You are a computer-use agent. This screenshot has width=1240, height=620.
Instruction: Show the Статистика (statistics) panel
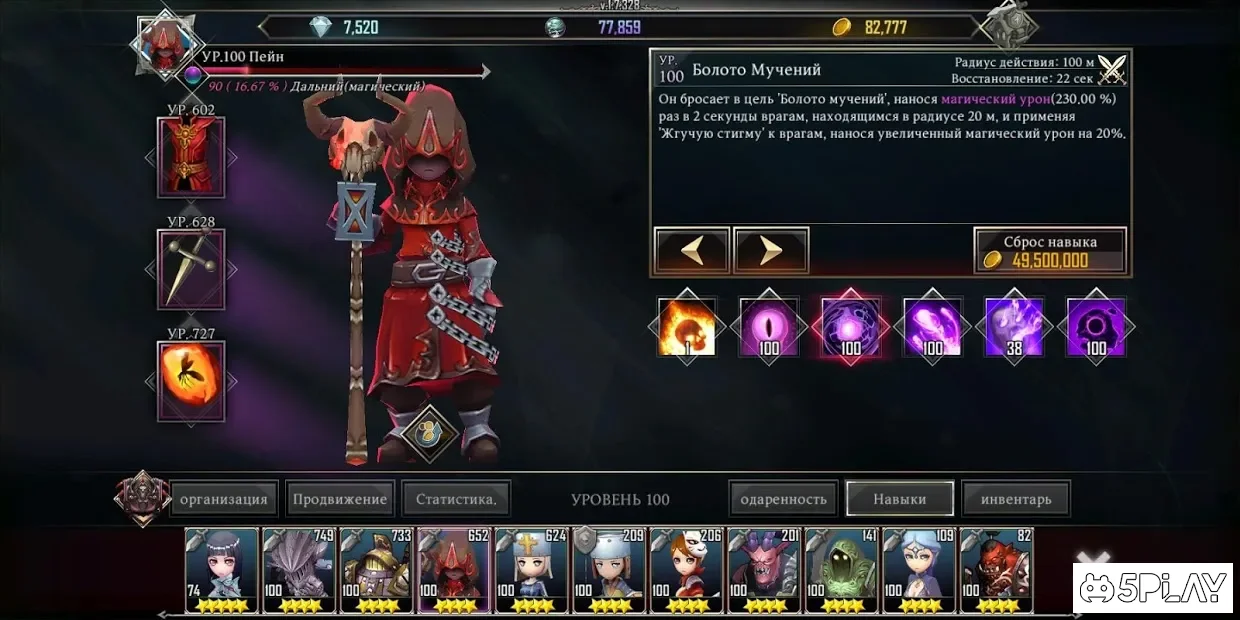click(x=456, y=499)
